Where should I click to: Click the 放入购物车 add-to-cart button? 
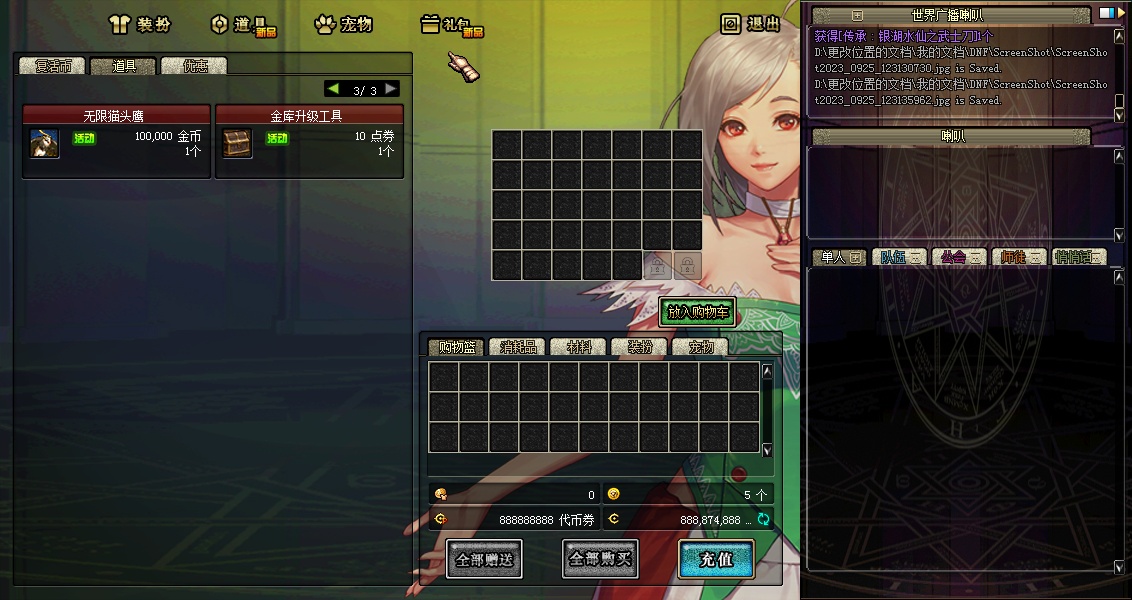point(698,312)
